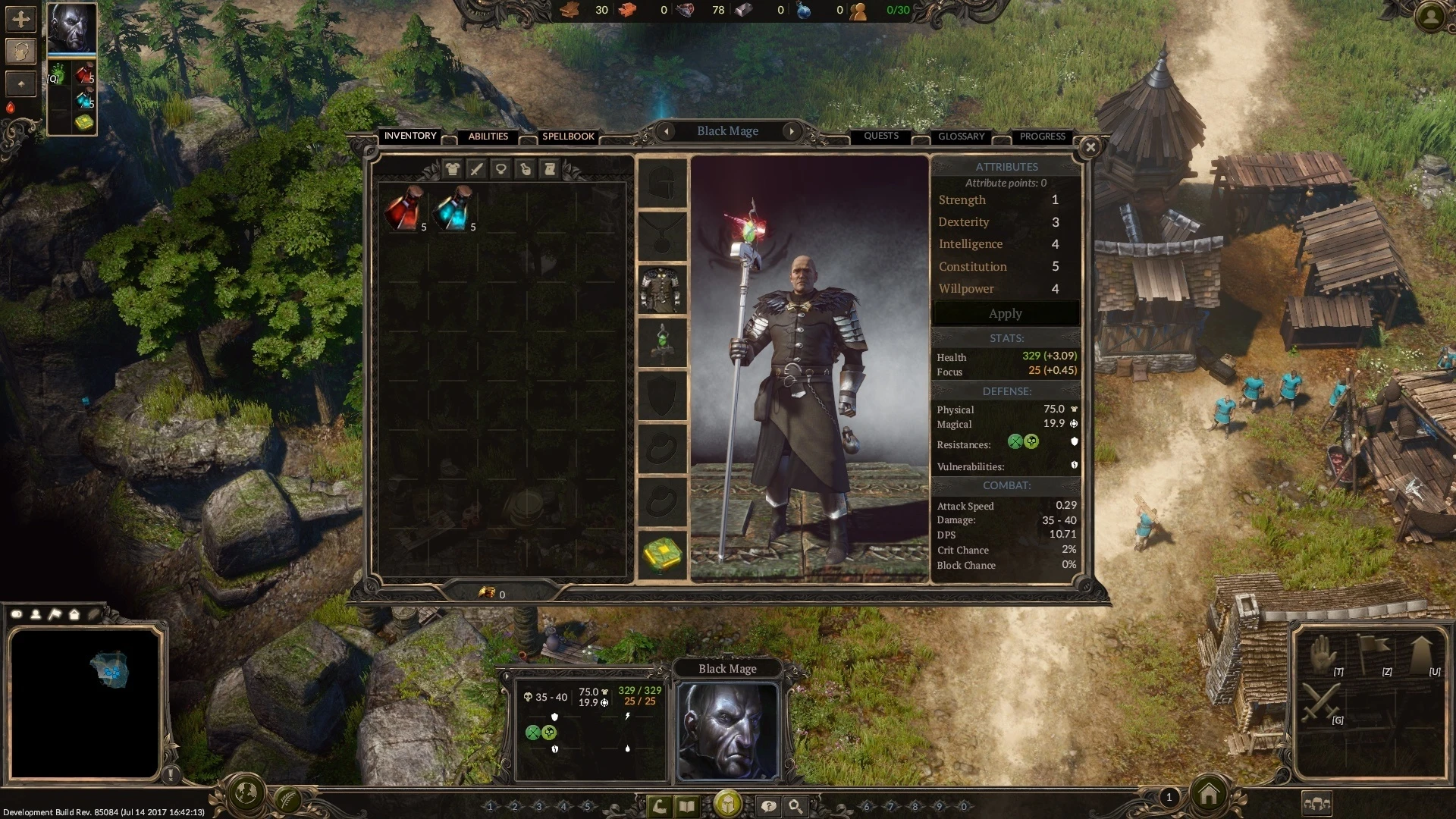Select the jewelry filter in the inventory
Viewport: 1456px width, 819px height.
click(x=501, y=168)
